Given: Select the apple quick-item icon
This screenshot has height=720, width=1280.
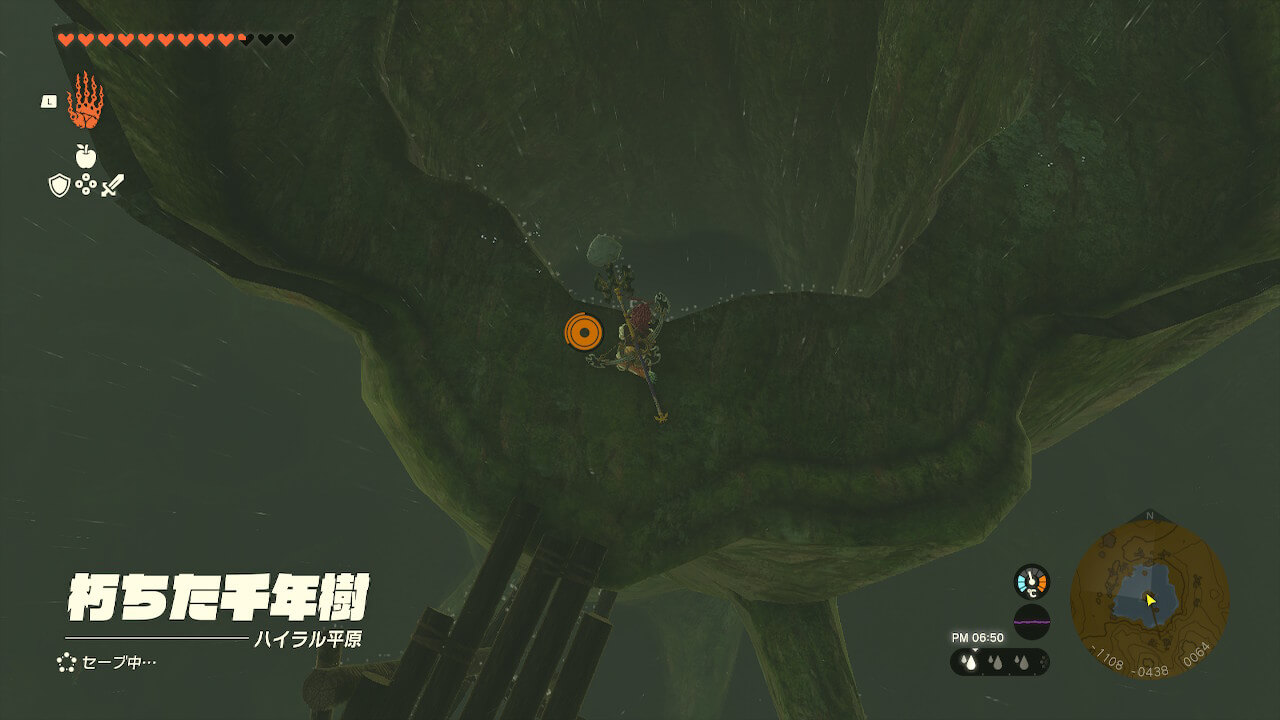Looking at the screenshot, I should coord(85,156).
